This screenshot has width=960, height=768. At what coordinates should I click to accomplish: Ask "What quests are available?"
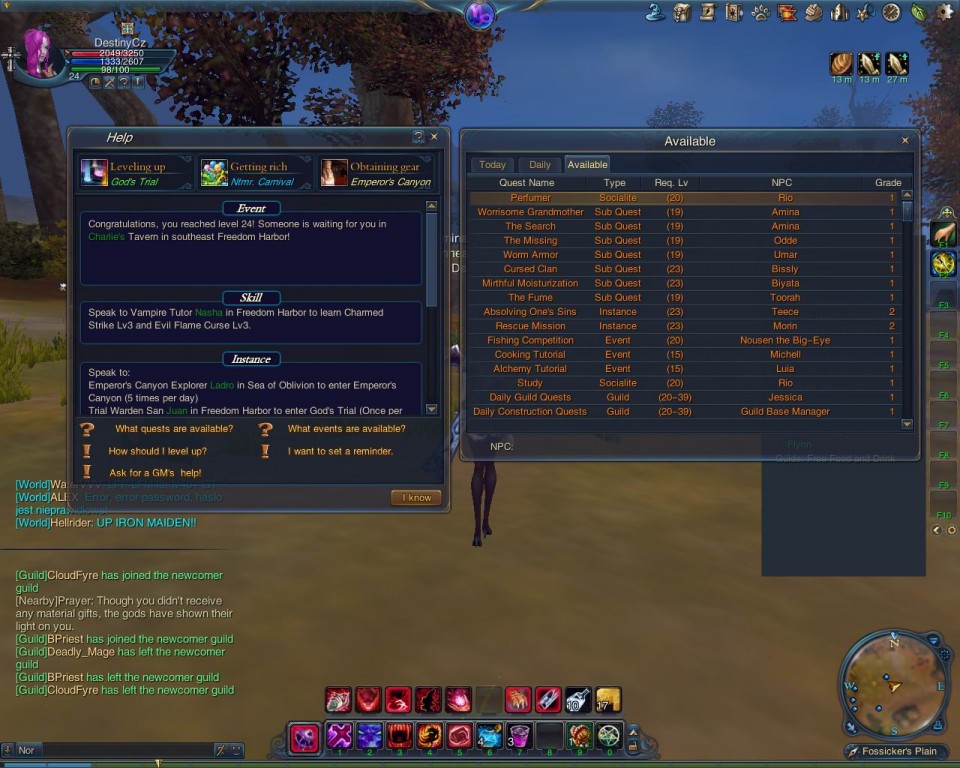tap(173, 429)
